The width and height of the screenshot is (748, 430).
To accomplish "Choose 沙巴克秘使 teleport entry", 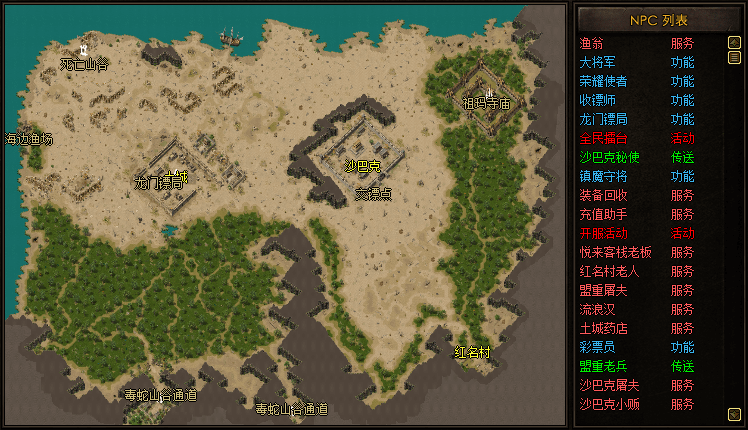I will (610, 157).
